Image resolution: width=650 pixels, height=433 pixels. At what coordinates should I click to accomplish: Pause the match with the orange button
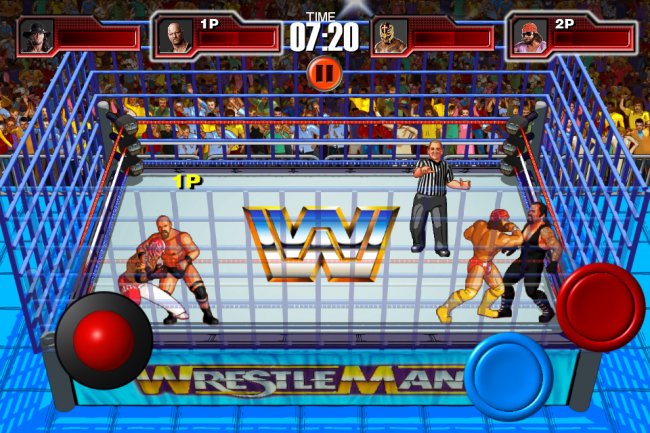pyautogui.click(x=323, y=72)
